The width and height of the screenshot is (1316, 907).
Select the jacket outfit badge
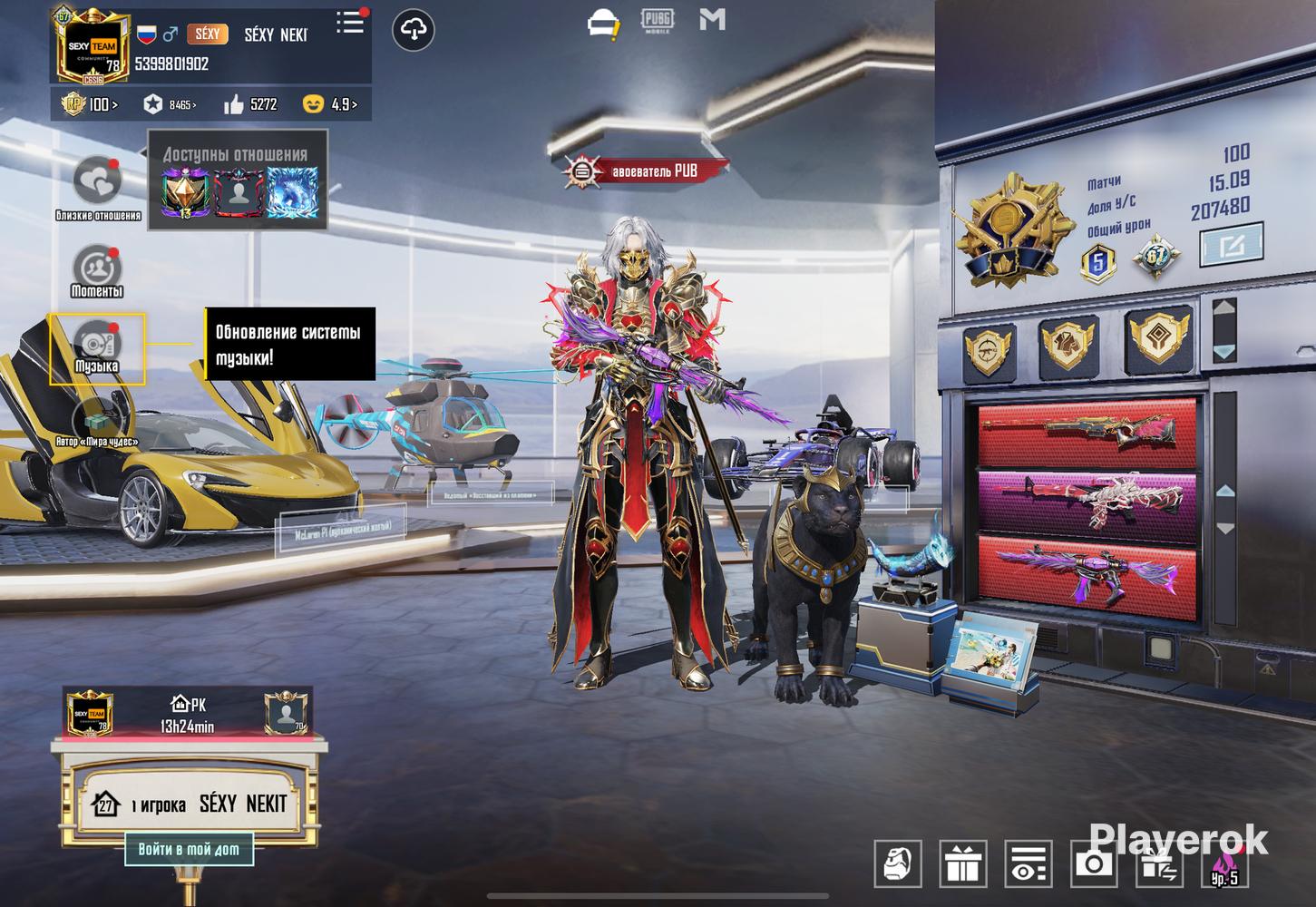pyautogui.click(x=1068, y=346)
